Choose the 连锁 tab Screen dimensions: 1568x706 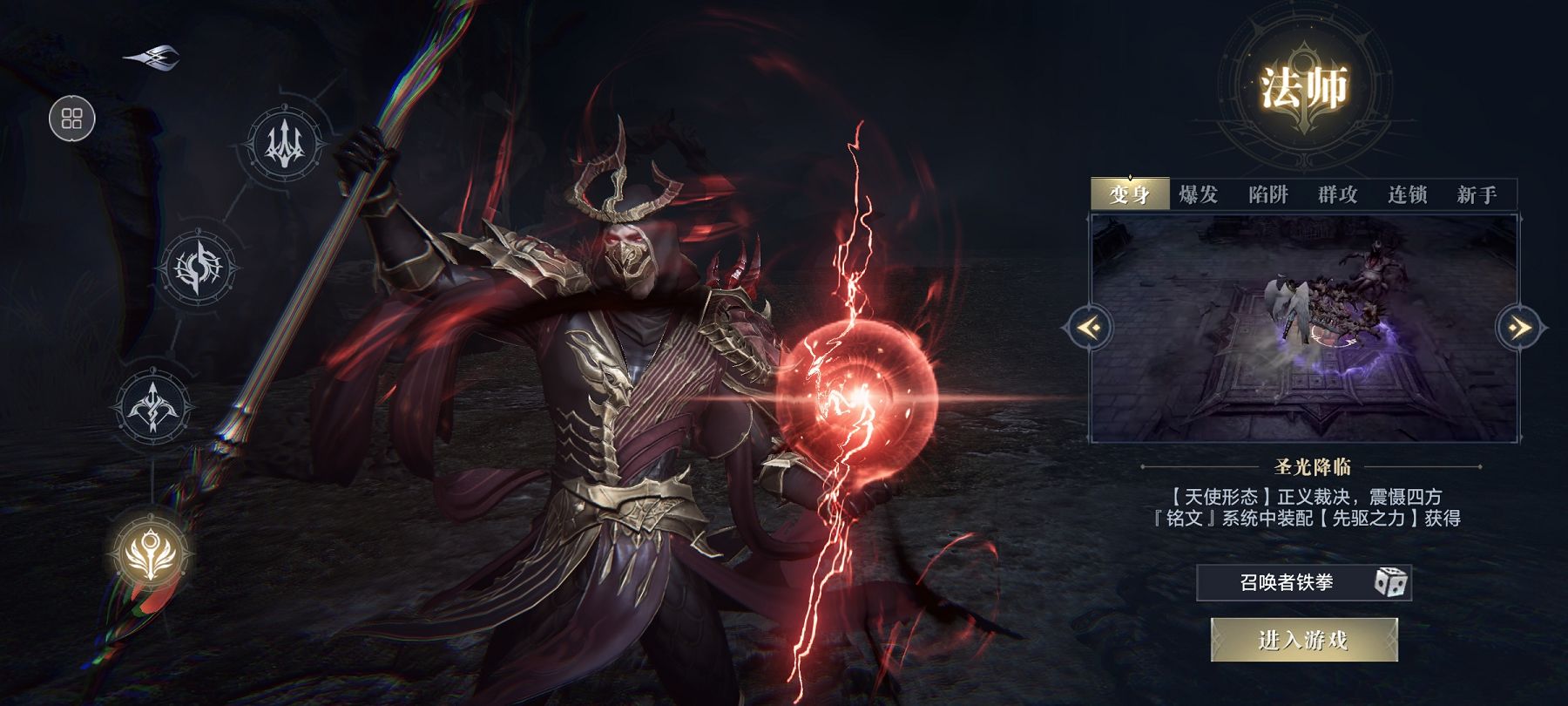click(x=1407, y=194)
